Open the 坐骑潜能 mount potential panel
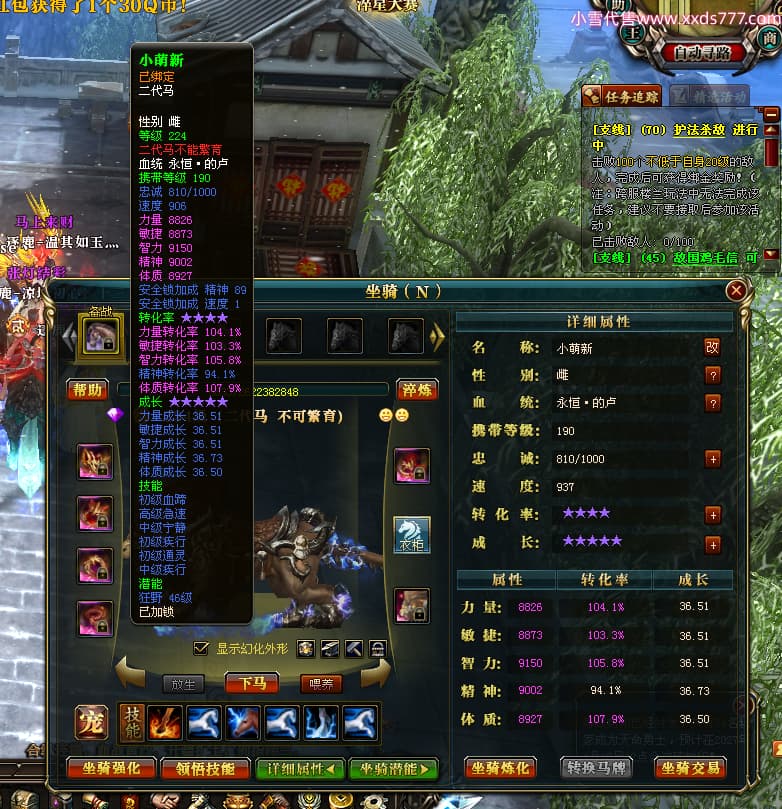Screen dimensions: 782x809 tap(393, 768)
